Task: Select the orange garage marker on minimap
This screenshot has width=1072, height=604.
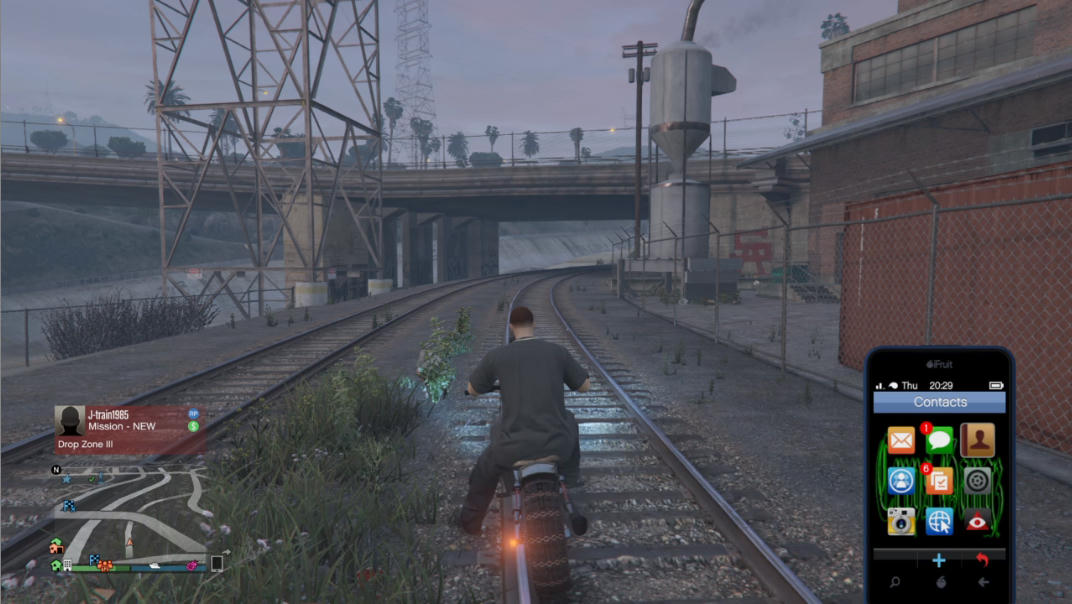Action: (57, 548)
